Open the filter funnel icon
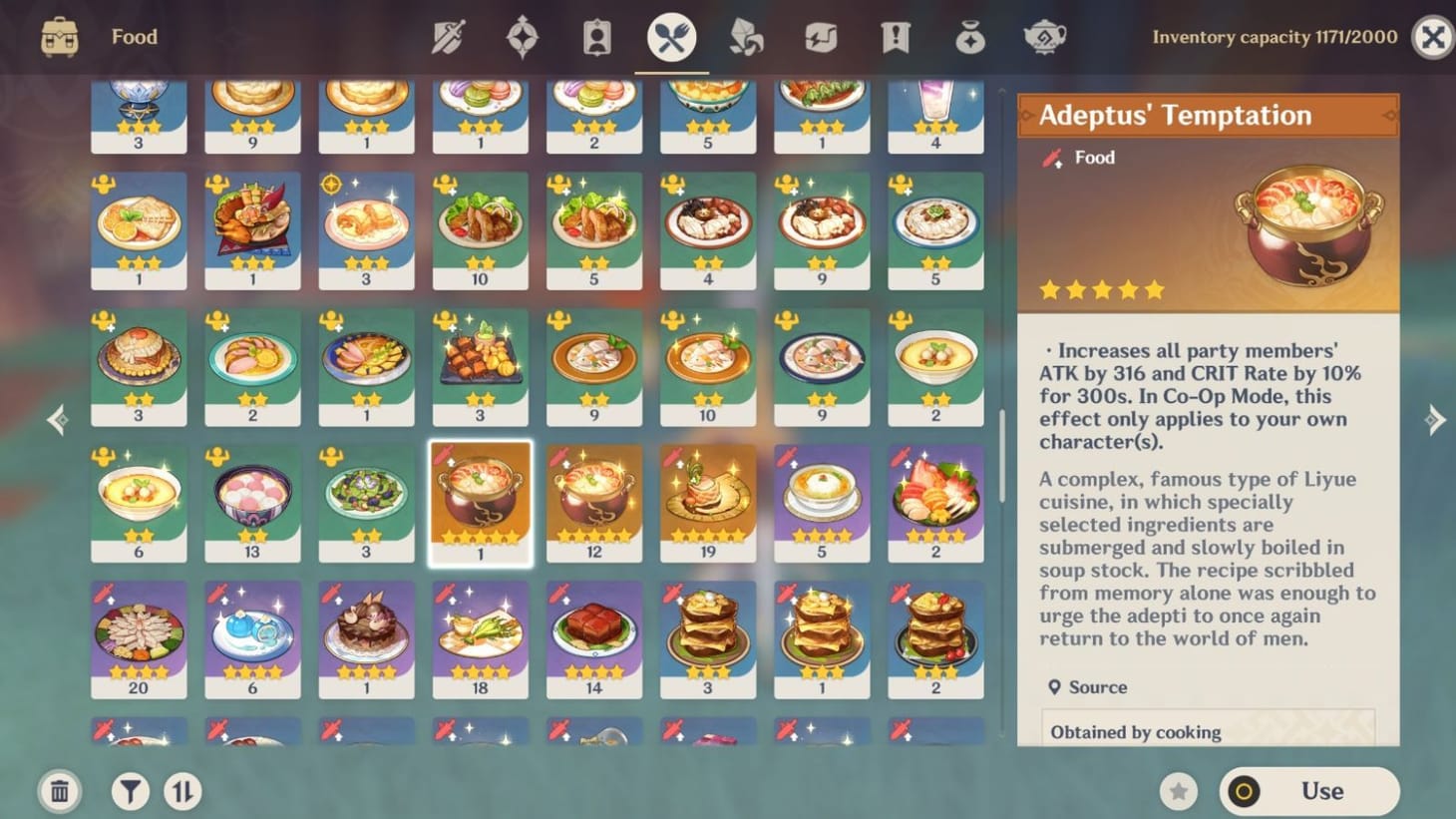Screen dimensions: 1456x819 click(x=129, y=790)
